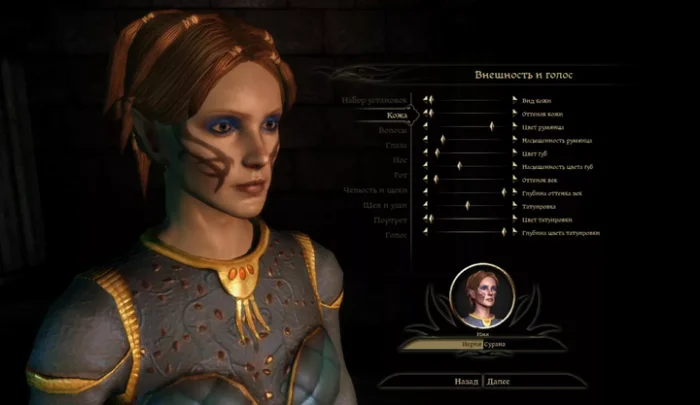Click the left arrow for Цвет татуировки
The height and width of the screenshot is (405, 700).
tap(423, 218)
